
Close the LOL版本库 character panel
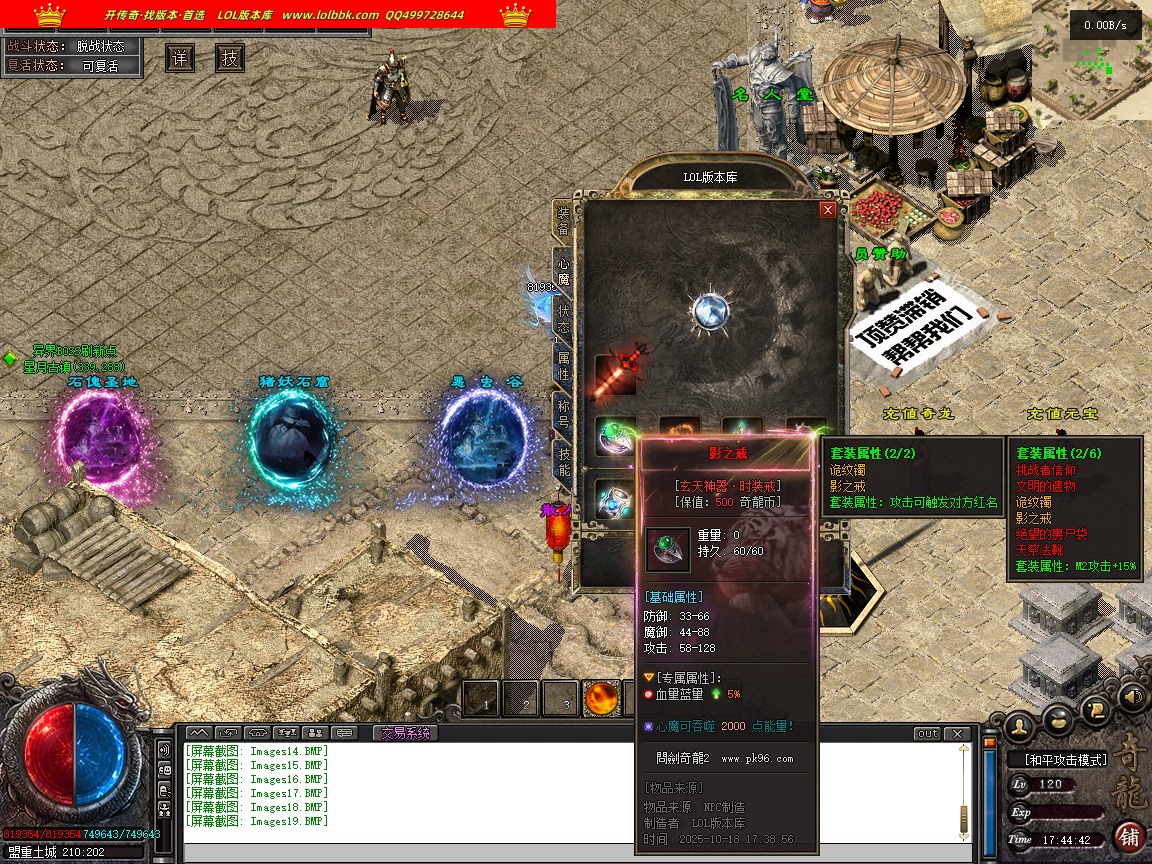[827, 210]
